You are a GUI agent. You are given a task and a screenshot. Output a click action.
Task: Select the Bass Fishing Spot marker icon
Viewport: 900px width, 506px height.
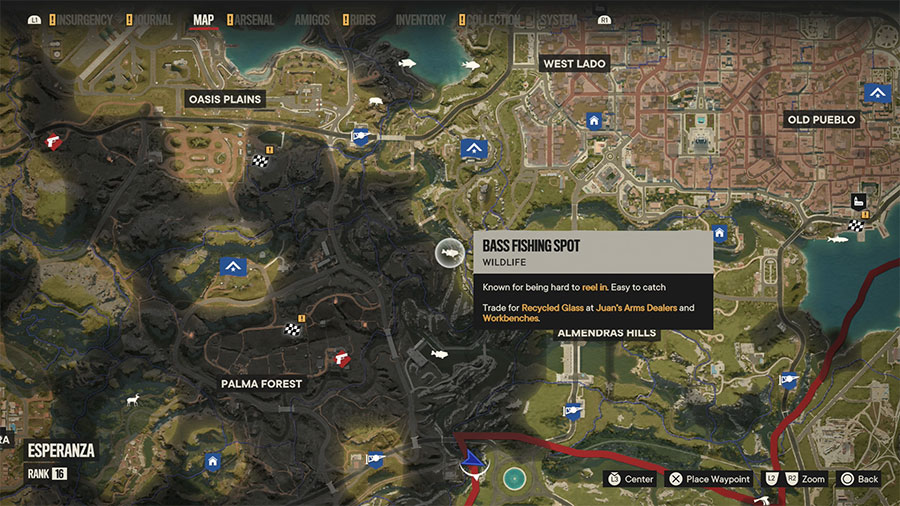point(451,254)
